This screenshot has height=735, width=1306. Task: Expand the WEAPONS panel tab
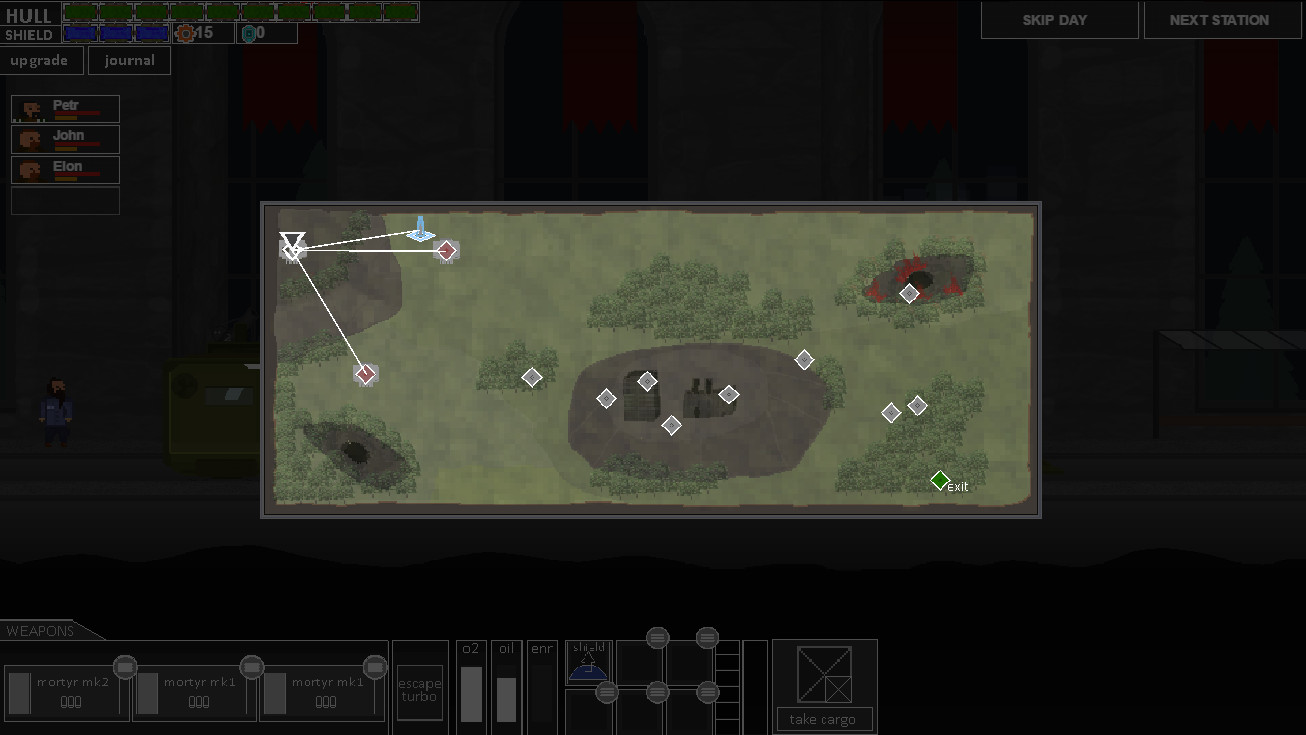click(40, 631)
